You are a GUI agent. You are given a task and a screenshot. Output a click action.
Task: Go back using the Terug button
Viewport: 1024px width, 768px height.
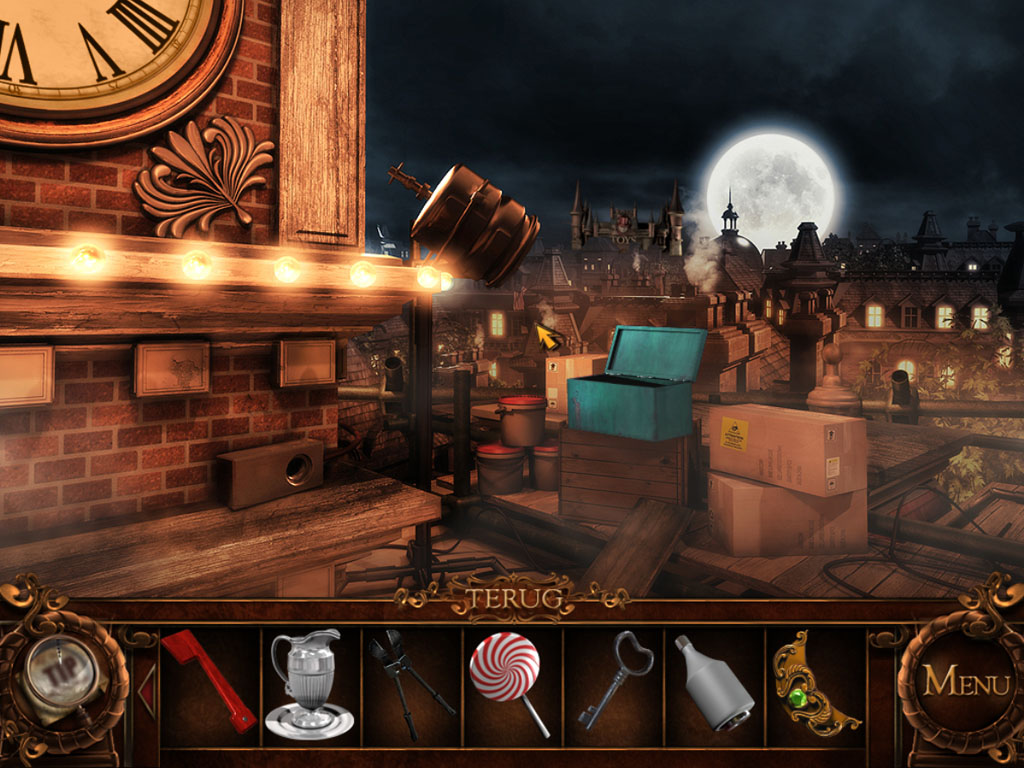[x=511, y=601]
